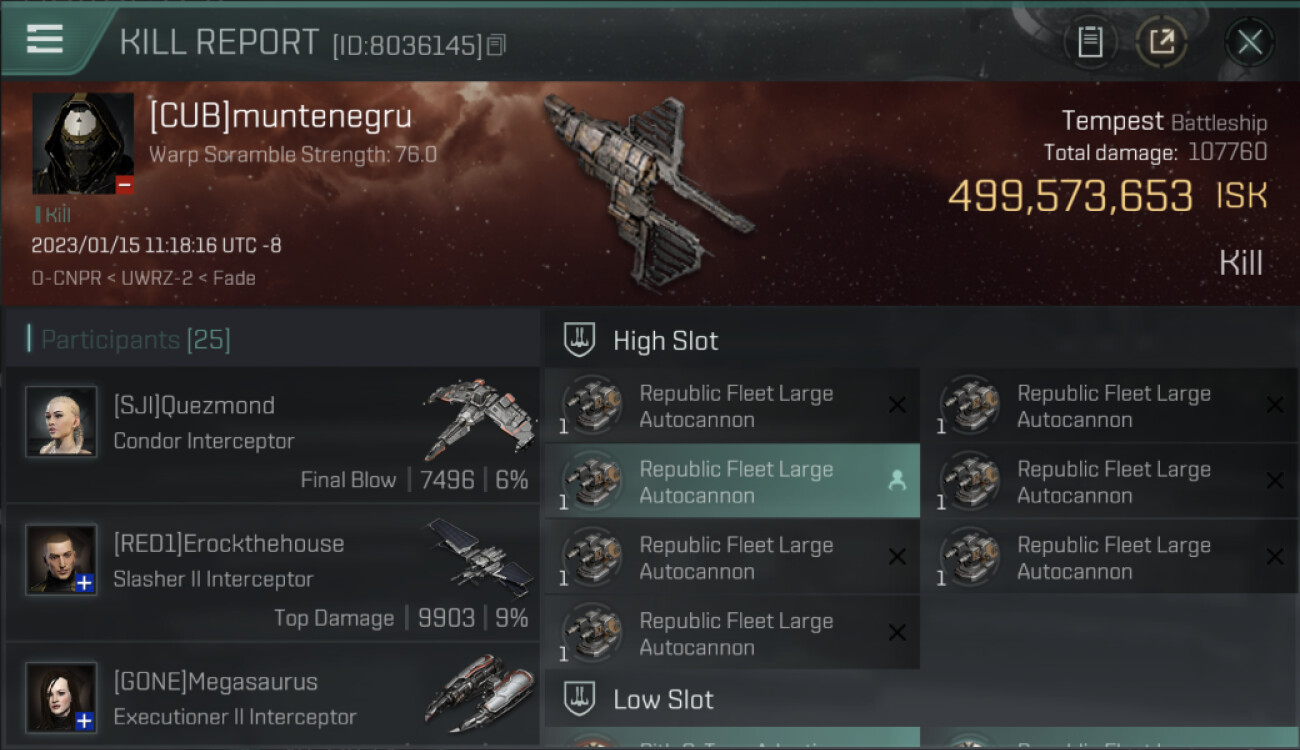Open the hamburger menu
This screenshot has height=750, width=1300.
[x=45, y=40]
